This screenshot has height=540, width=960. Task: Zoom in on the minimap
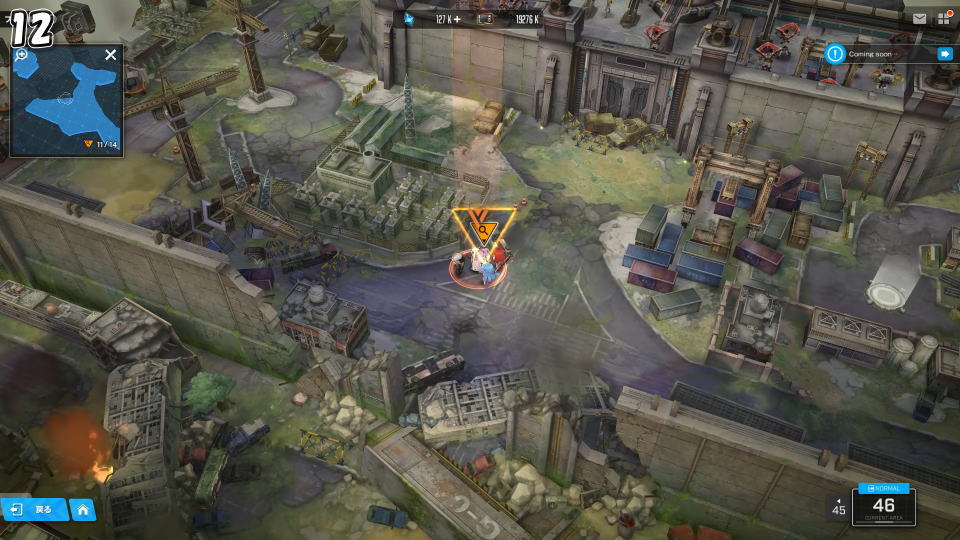tap(21, 55)
